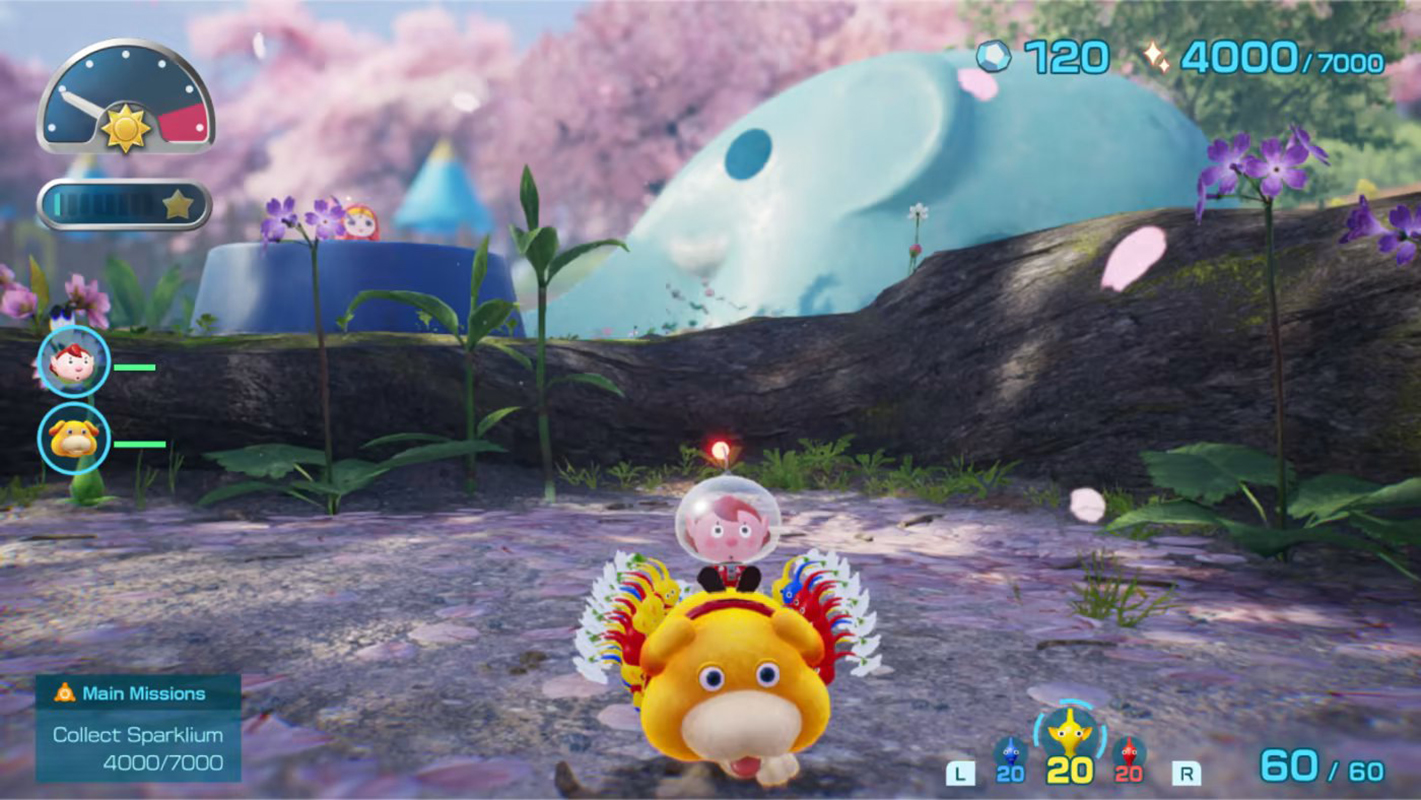The image size is (1421, 800).
Task: Click the player's green health bar
Action: coord(136,366)
